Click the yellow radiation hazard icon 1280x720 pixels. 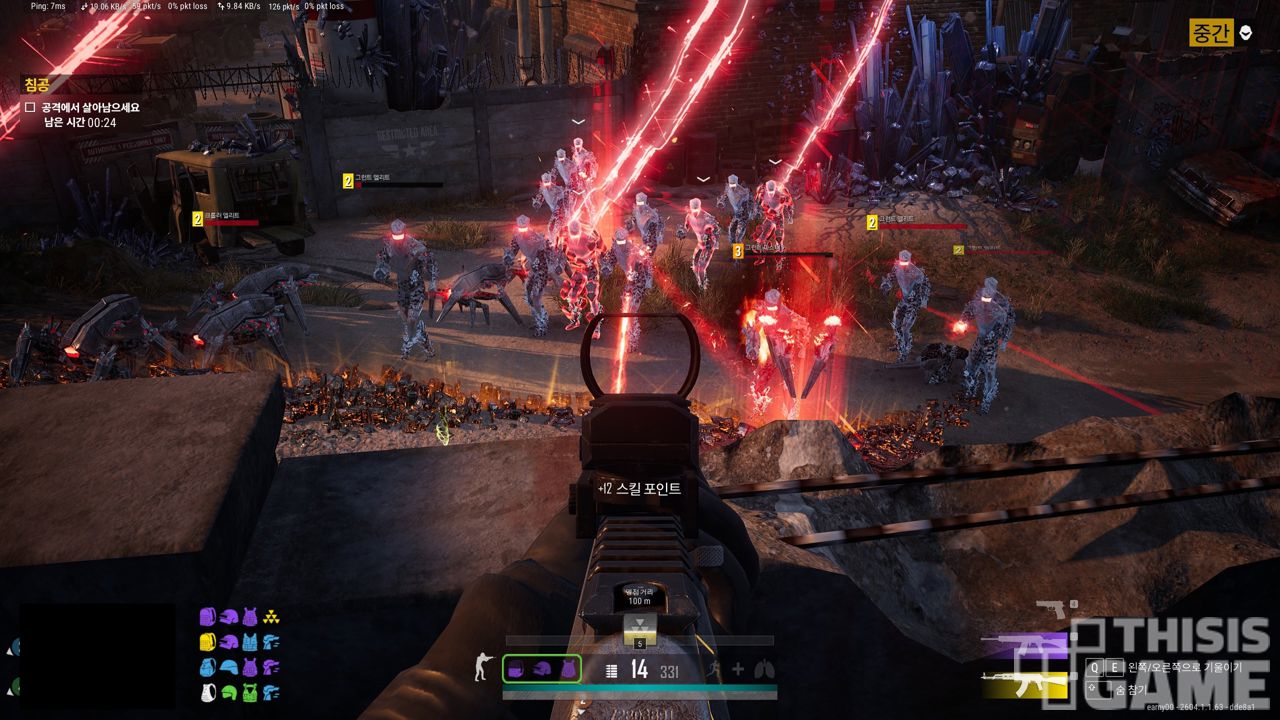click(x=271, y=617)
